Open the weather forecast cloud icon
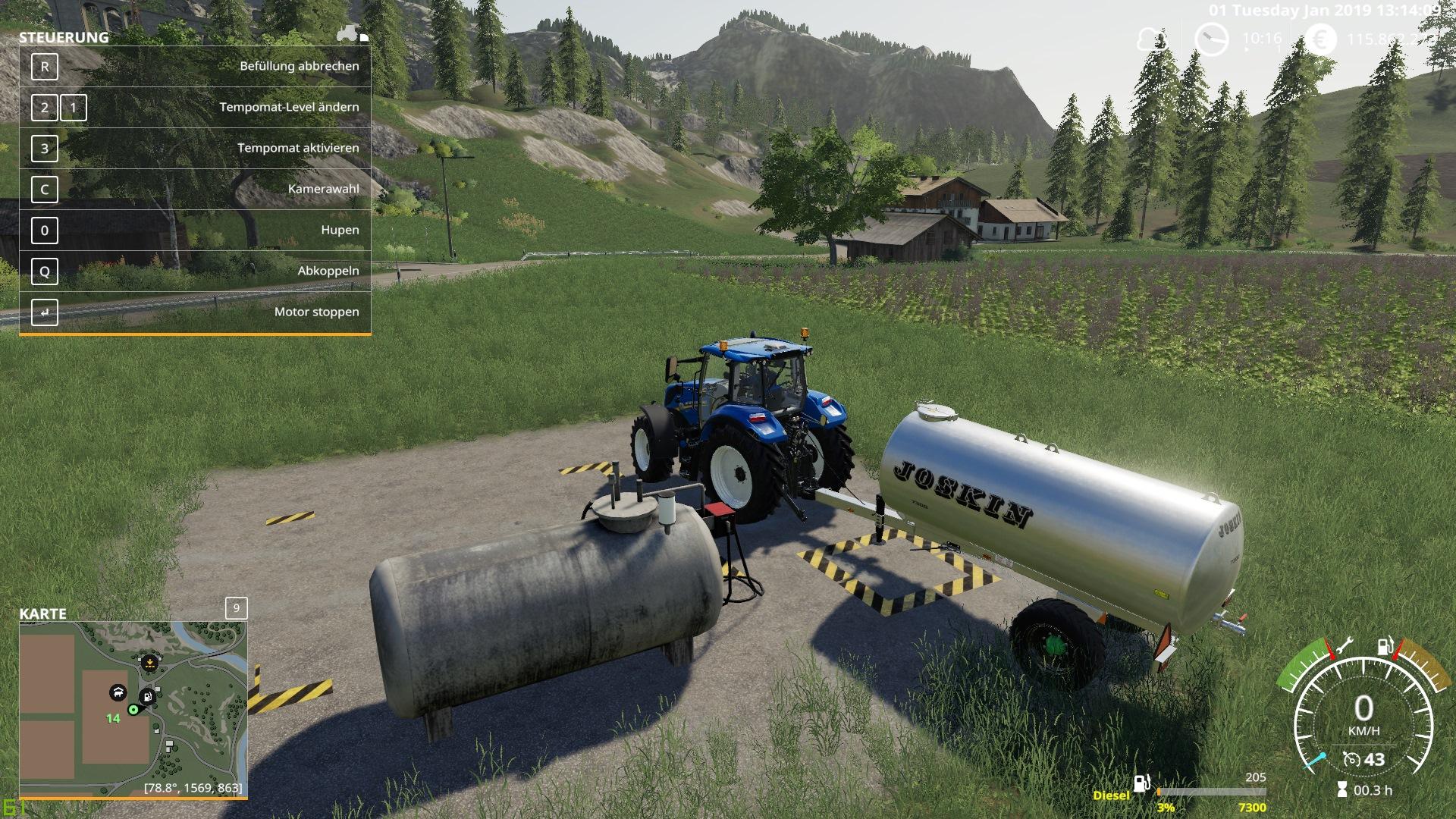Image resolution: width=1456 pixels, height=819 pixels. pos(1151,39)
